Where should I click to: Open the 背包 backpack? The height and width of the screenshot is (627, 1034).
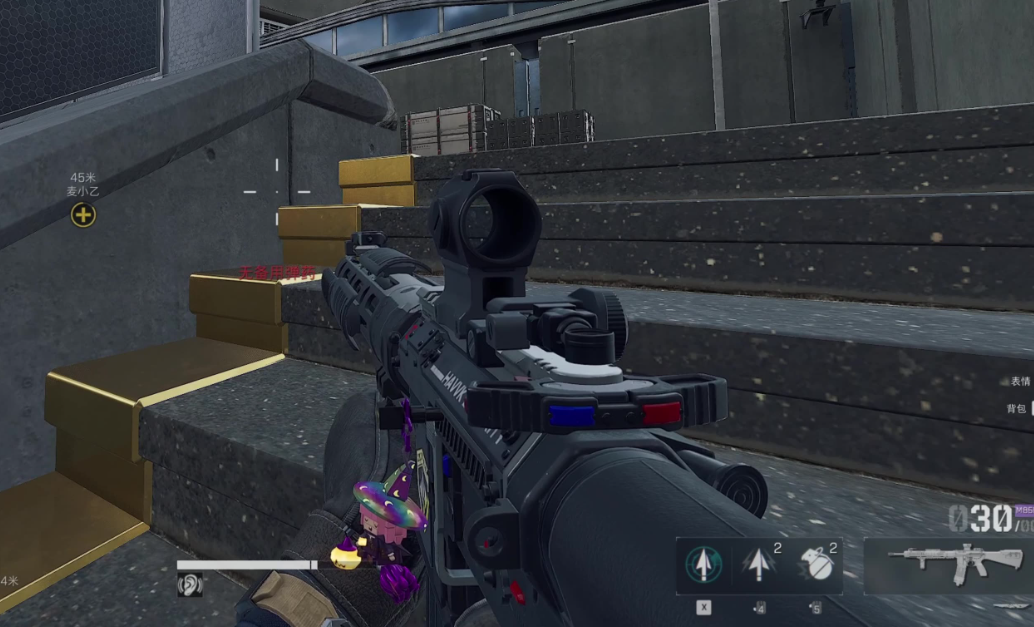(1017, 408)
